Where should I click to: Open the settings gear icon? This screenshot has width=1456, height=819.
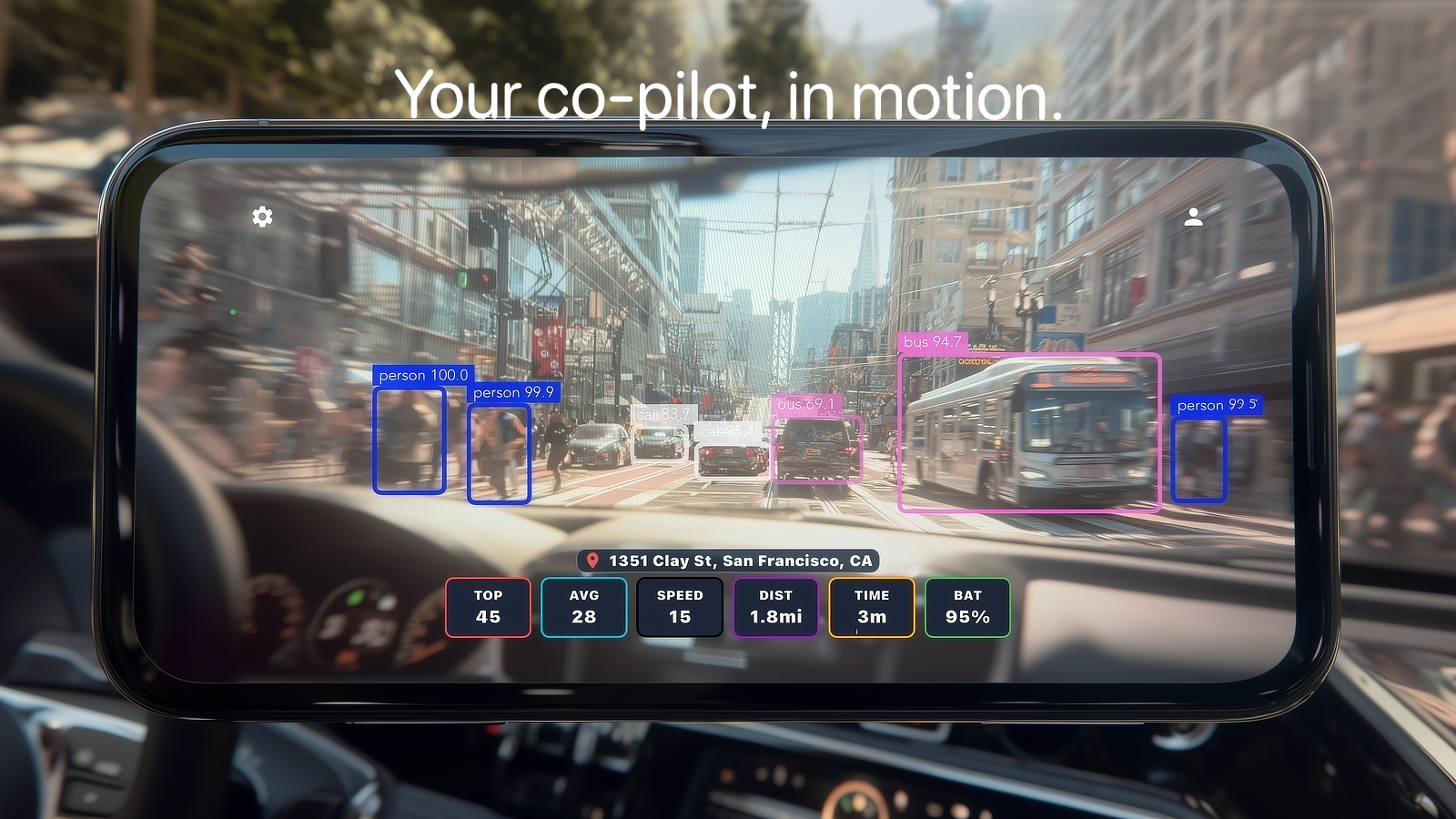(x=262, y=217)
